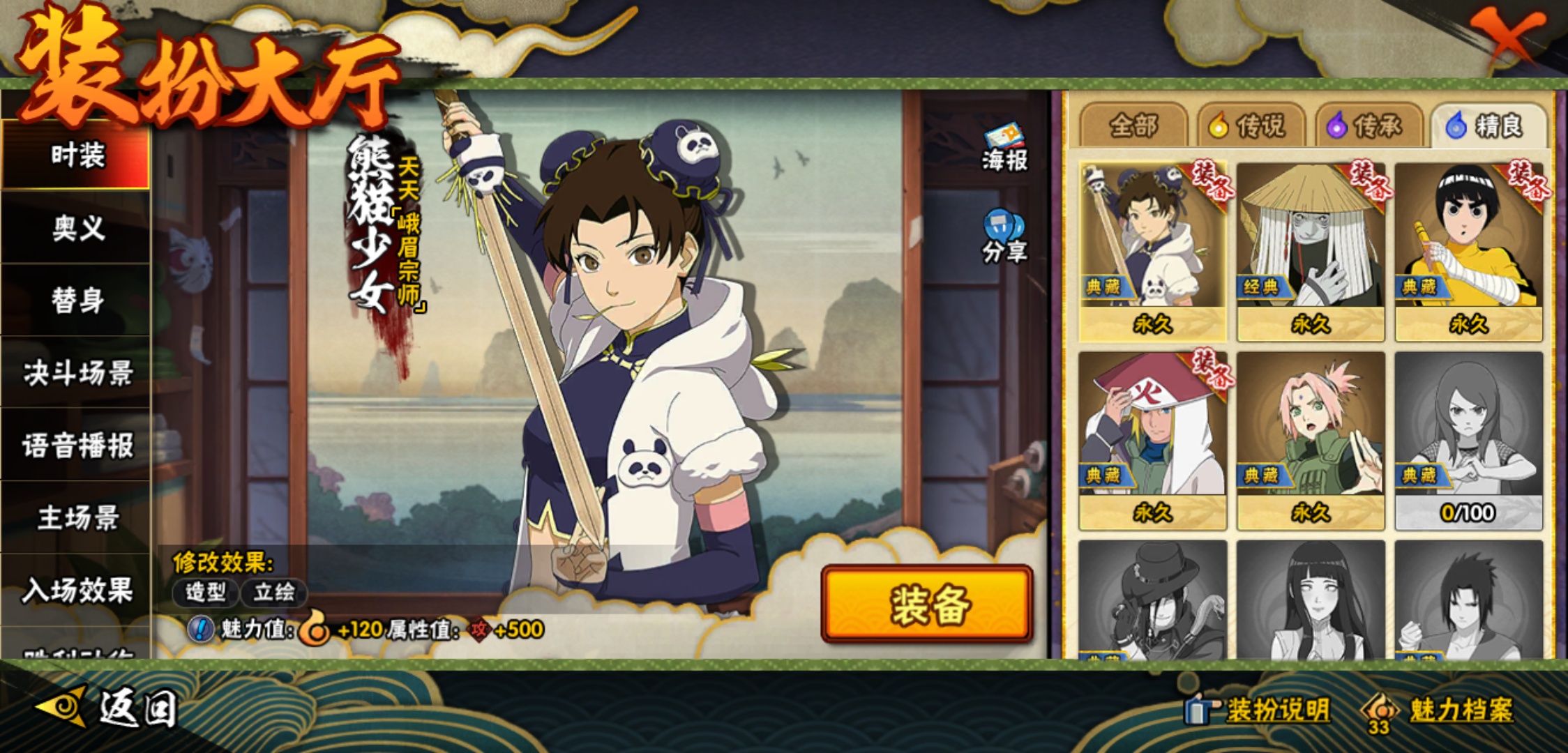Select the 语音播报 menu entry

click(x=77, y=446)
